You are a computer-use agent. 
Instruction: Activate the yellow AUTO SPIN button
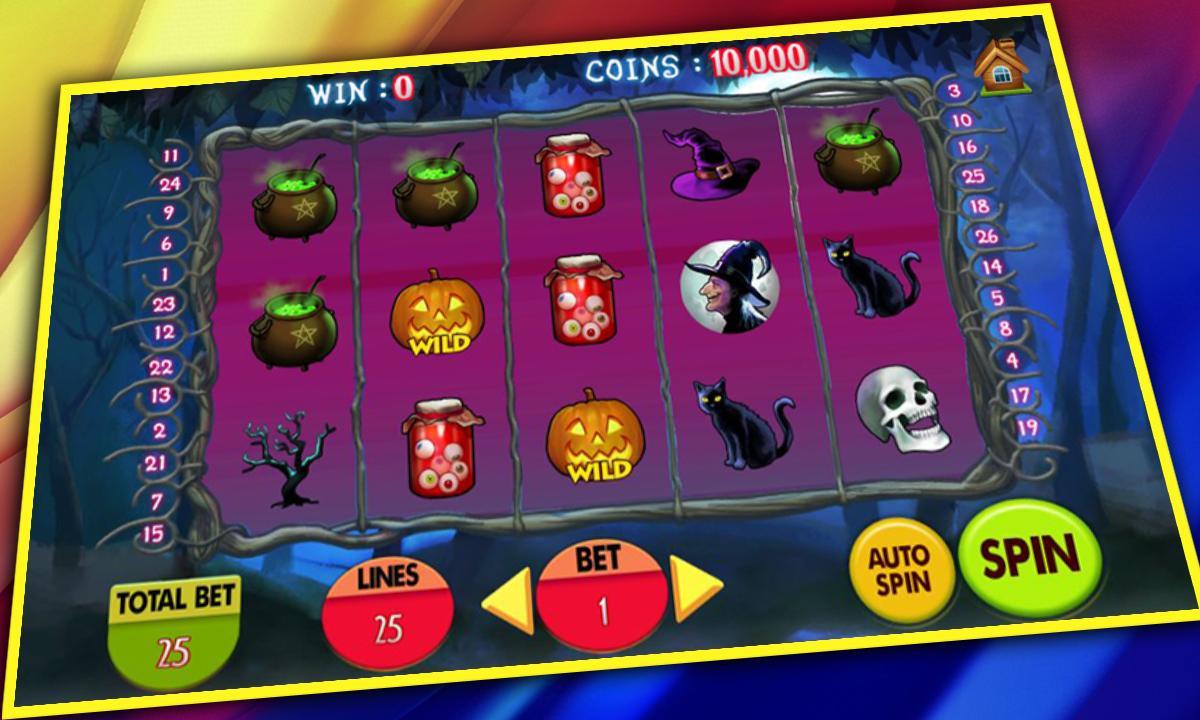point(899,569)
